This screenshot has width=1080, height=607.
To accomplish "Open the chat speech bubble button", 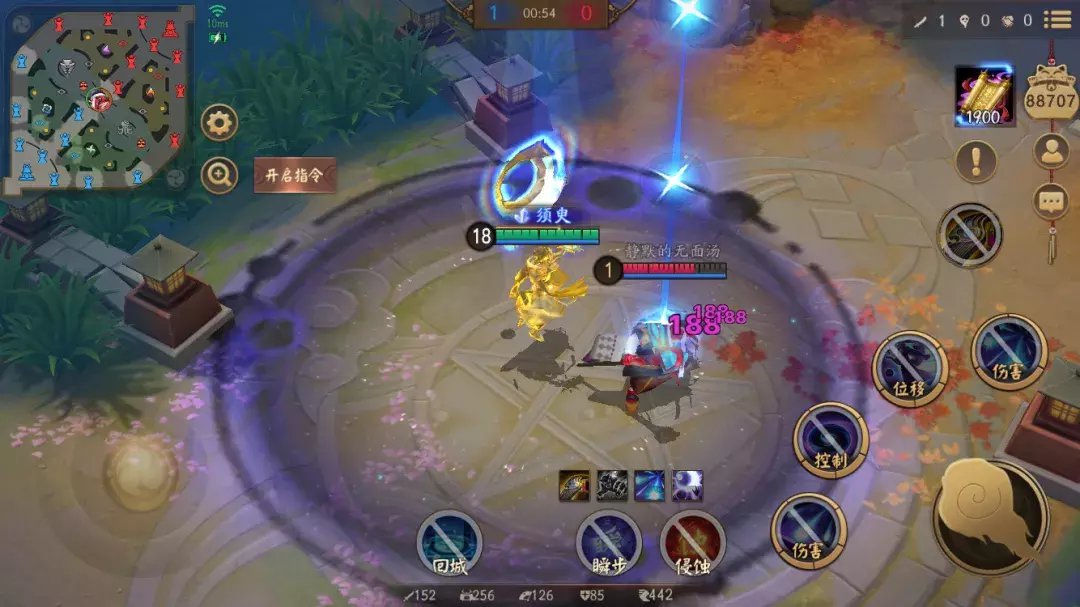I will tap(1051, 201).
